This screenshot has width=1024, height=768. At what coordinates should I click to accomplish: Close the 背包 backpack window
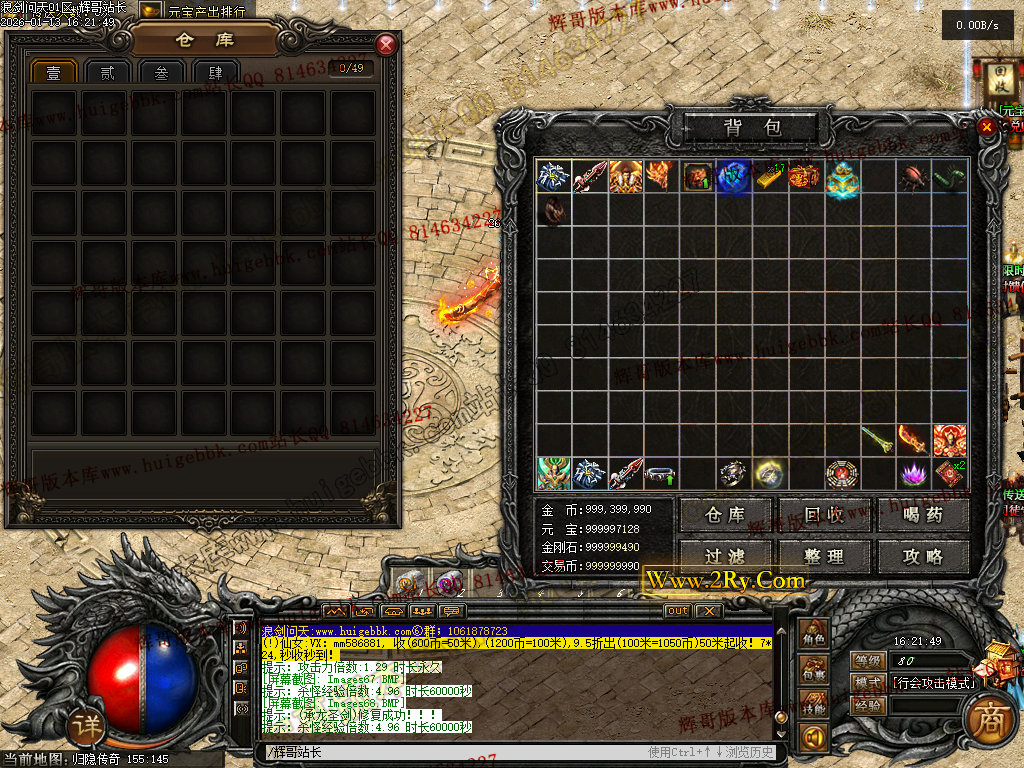(987, 127)
